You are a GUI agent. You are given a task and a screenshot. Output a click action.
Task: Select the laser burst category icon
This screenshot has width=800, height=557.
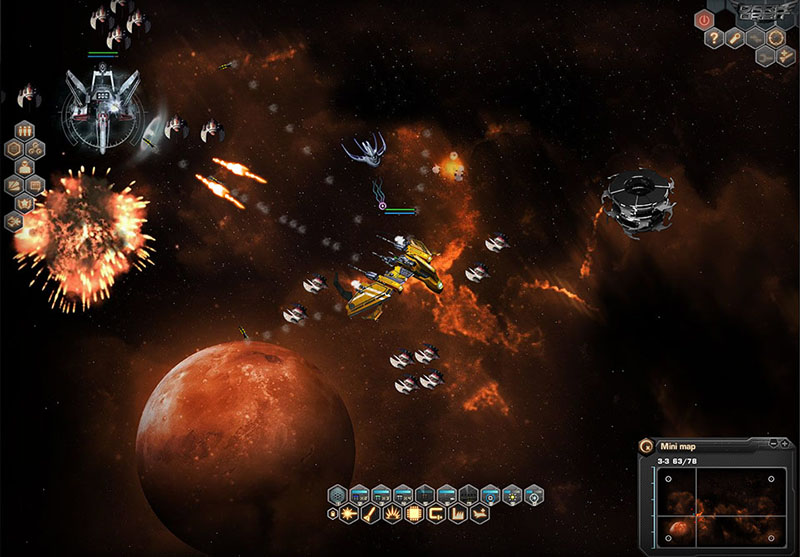click(346, 513)
